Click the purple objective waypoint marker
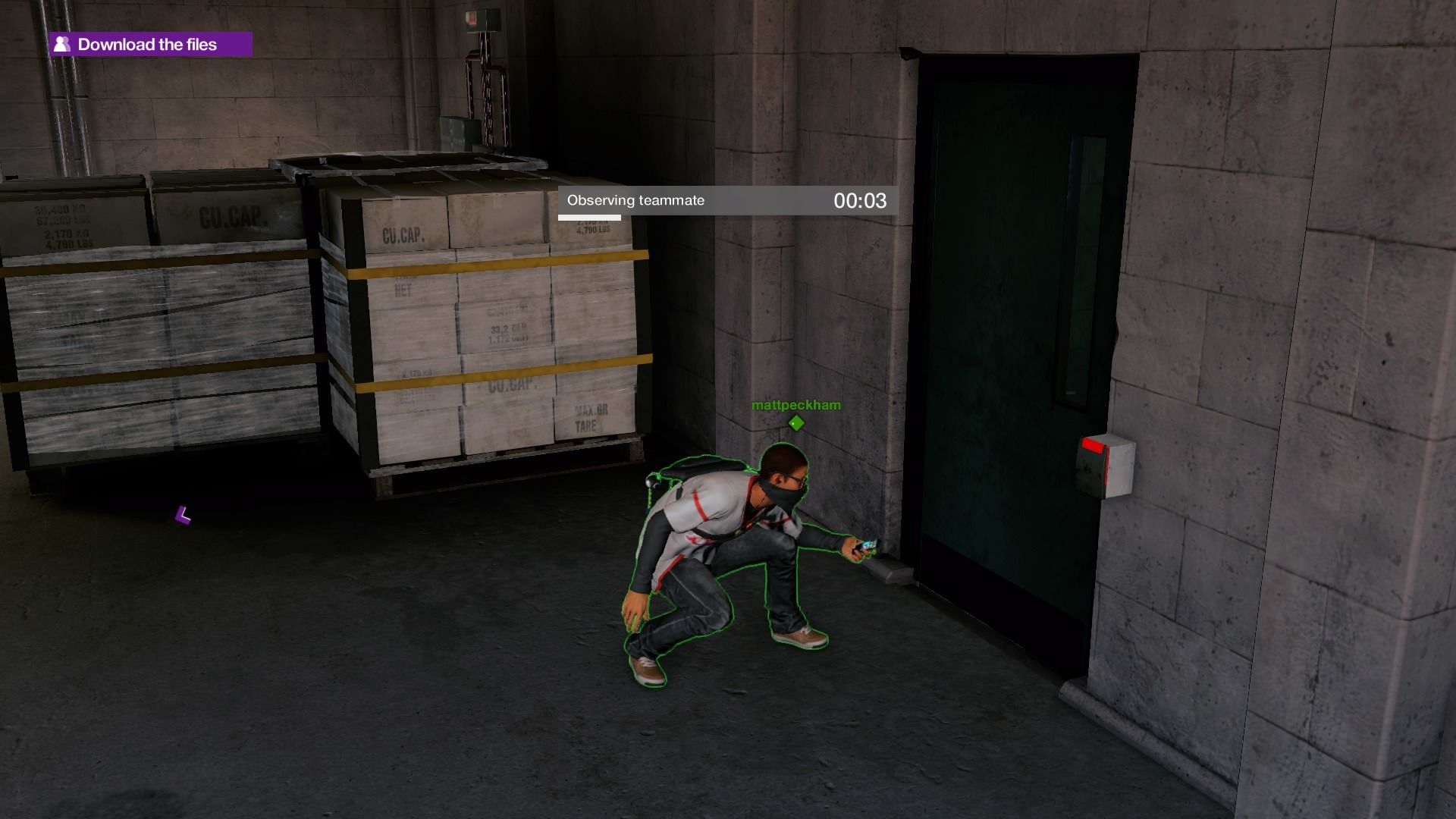This screenshot has width=1456, height=819. 183,516
